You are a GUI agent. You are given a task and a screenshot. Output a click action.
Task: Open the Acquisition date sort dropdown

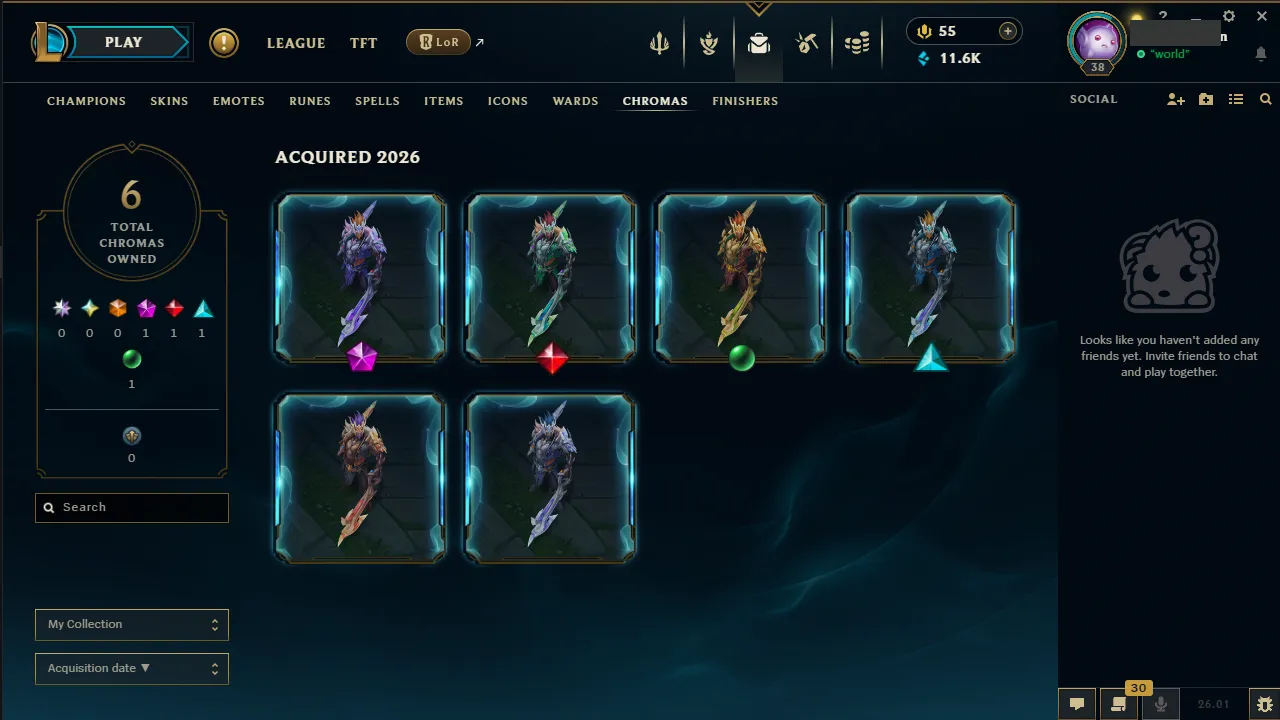131,668
